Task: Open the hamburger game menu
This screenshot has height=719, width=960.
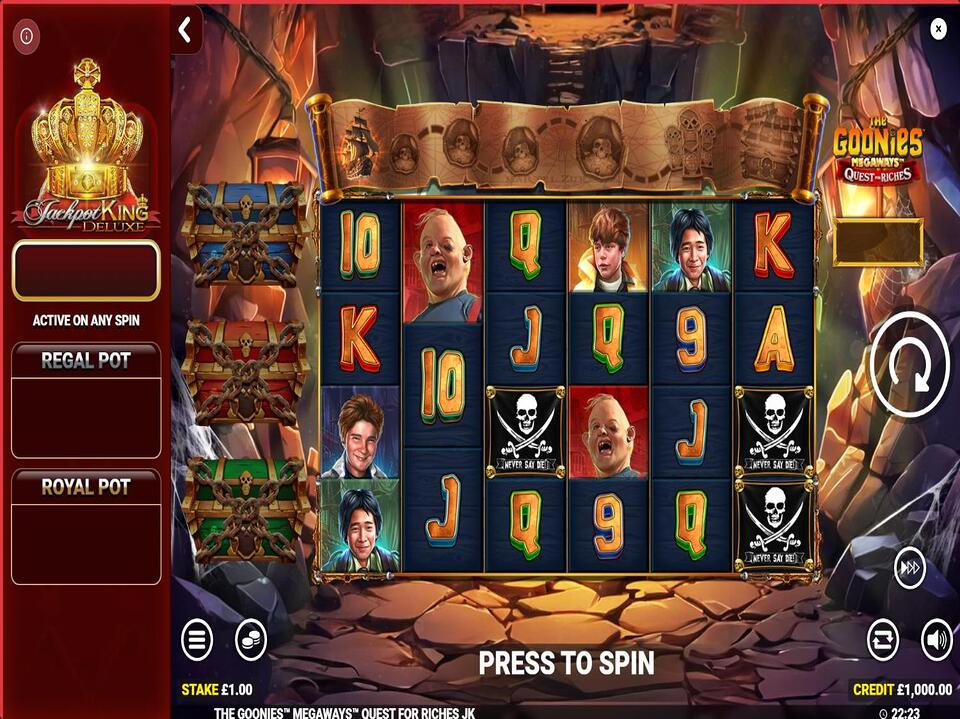Action: (x=197, y=639)
